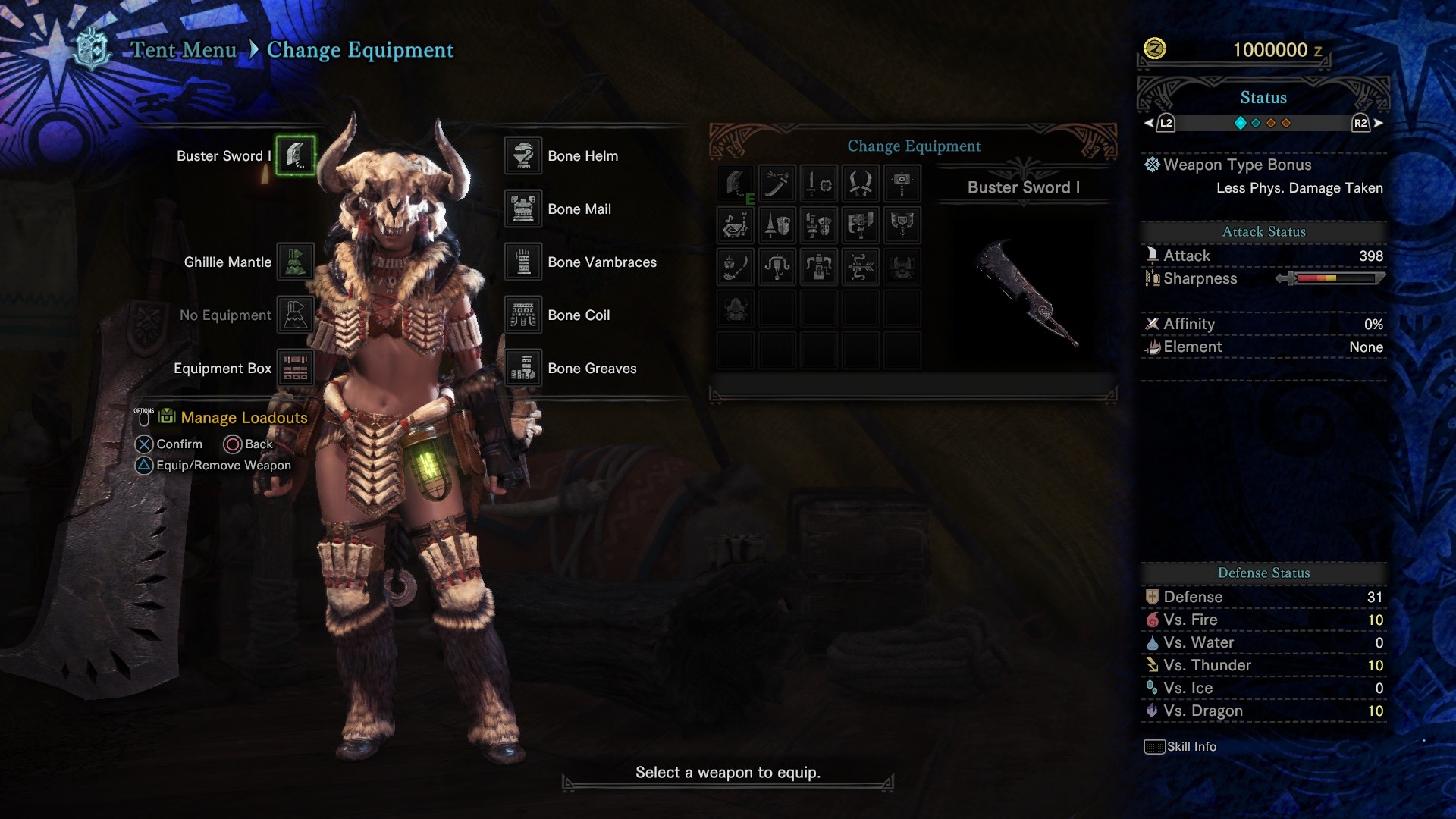The height and width of the screenshot is (819, 1456).
Task: Open the Equipment Box icon
Action: pos(294,368)
